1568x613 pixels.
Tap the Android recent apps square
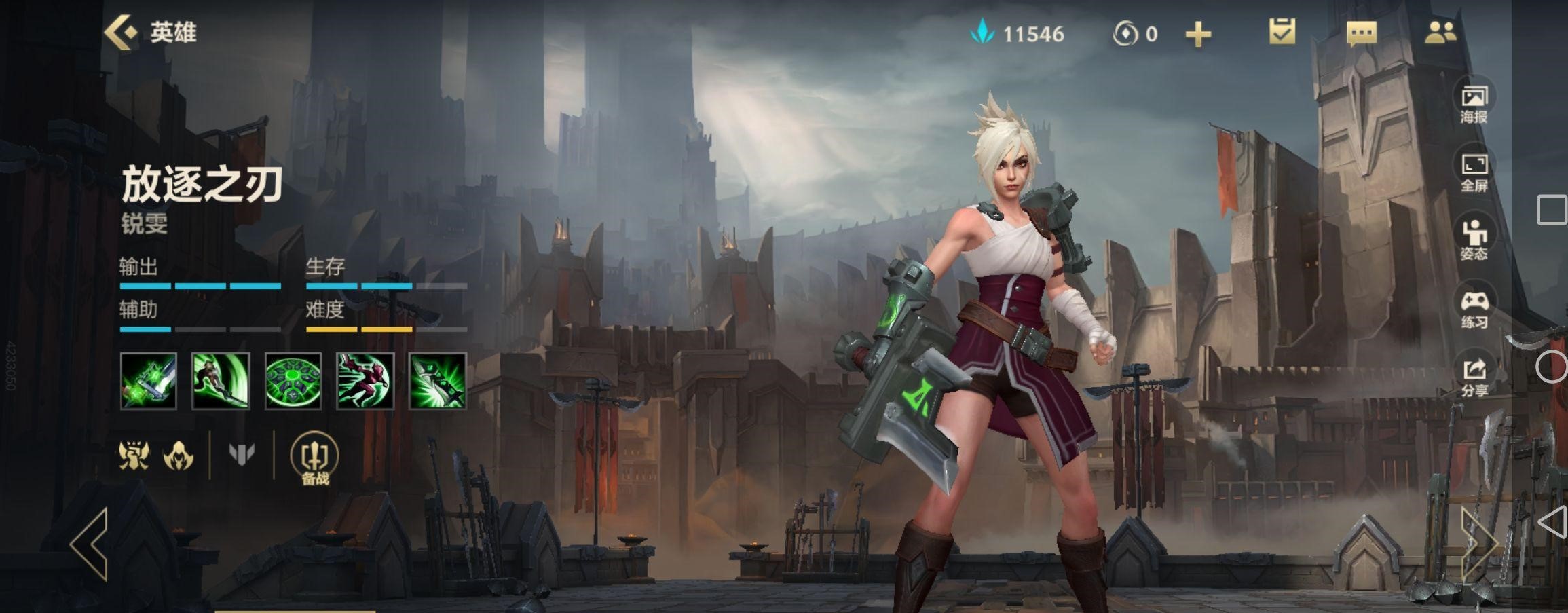tap(1551, 210)
